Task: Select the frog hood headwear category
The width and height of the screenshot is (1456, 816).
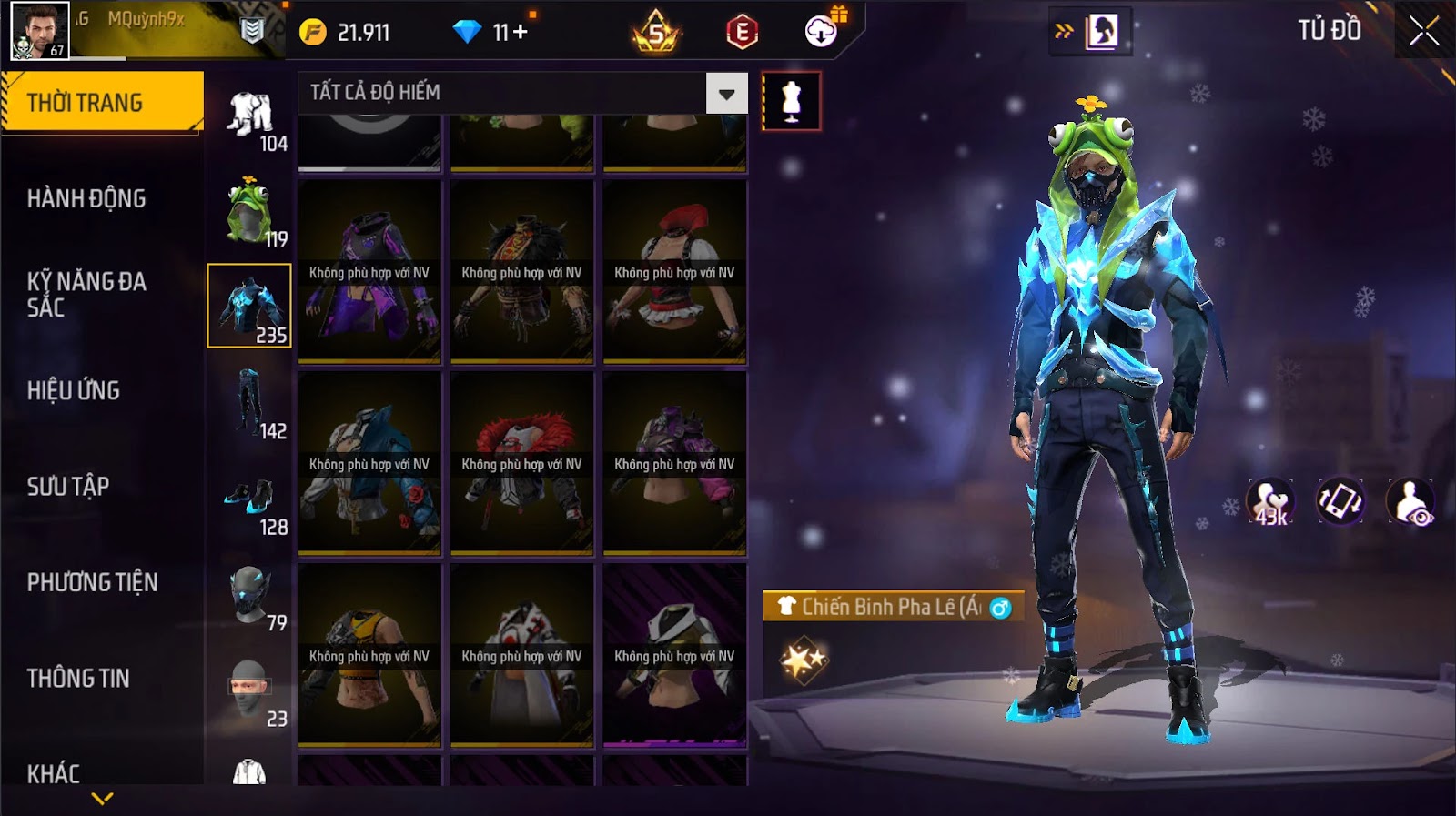Action: [249, 211]
